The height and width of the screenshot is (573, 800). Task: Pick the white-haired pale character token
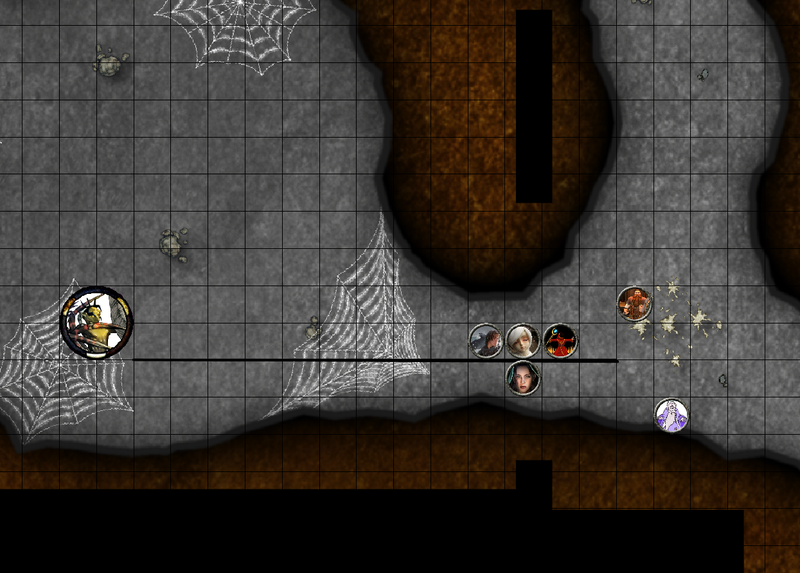tap(522, 341)
